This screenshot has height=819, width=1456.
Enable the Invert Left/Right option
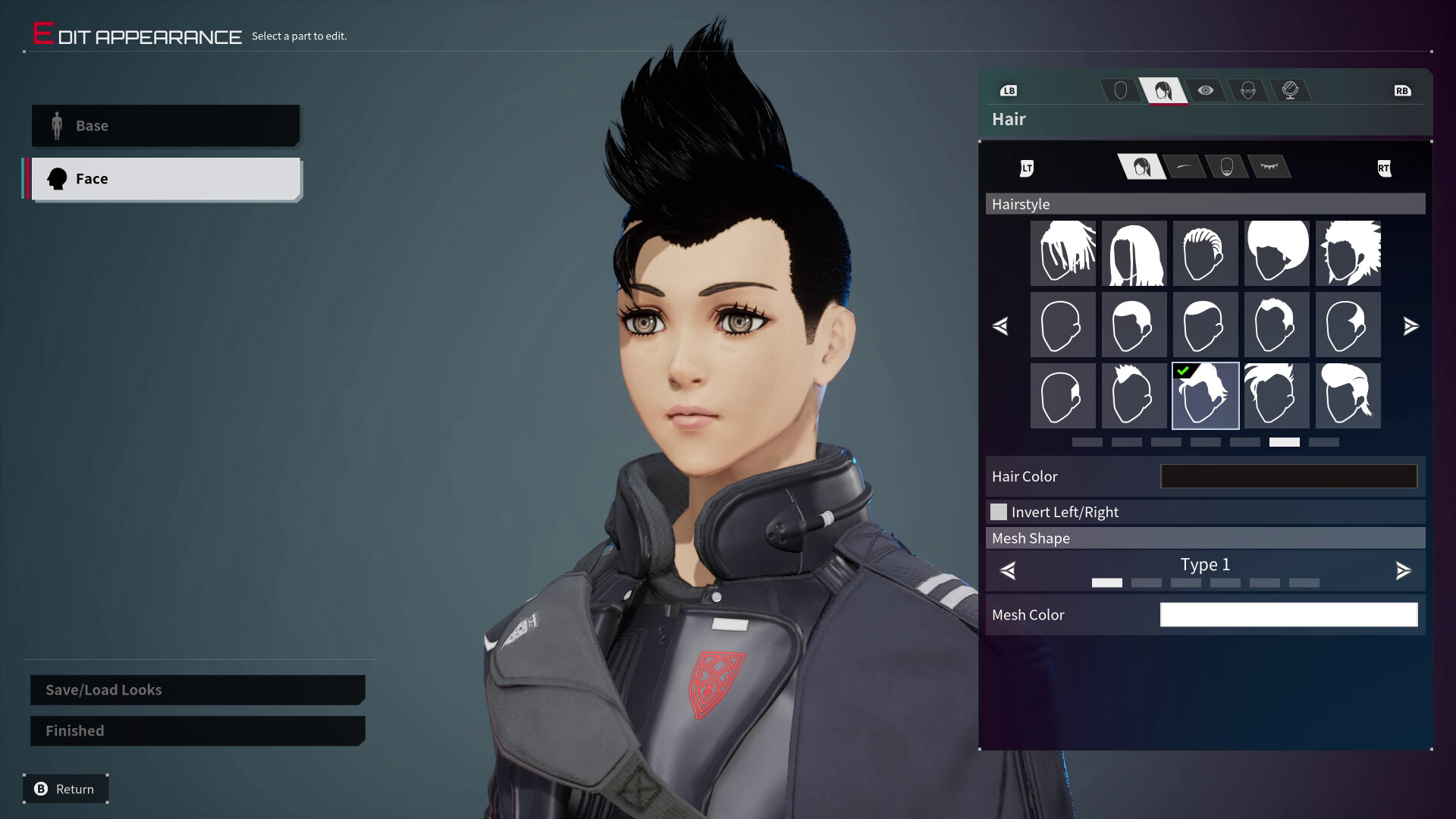point(999,512)
